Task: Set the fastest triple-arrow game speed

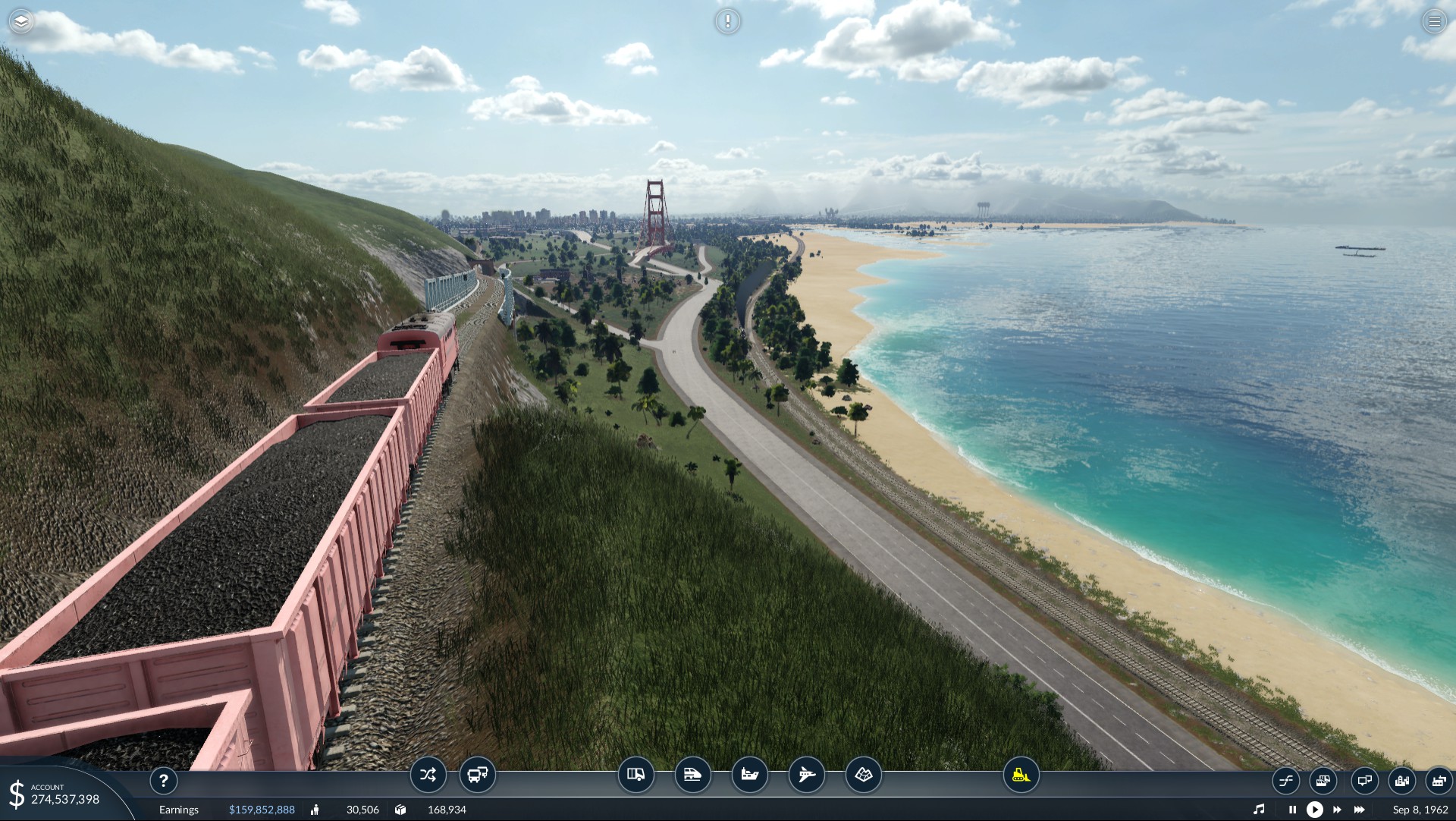Action: (1360, 810)
